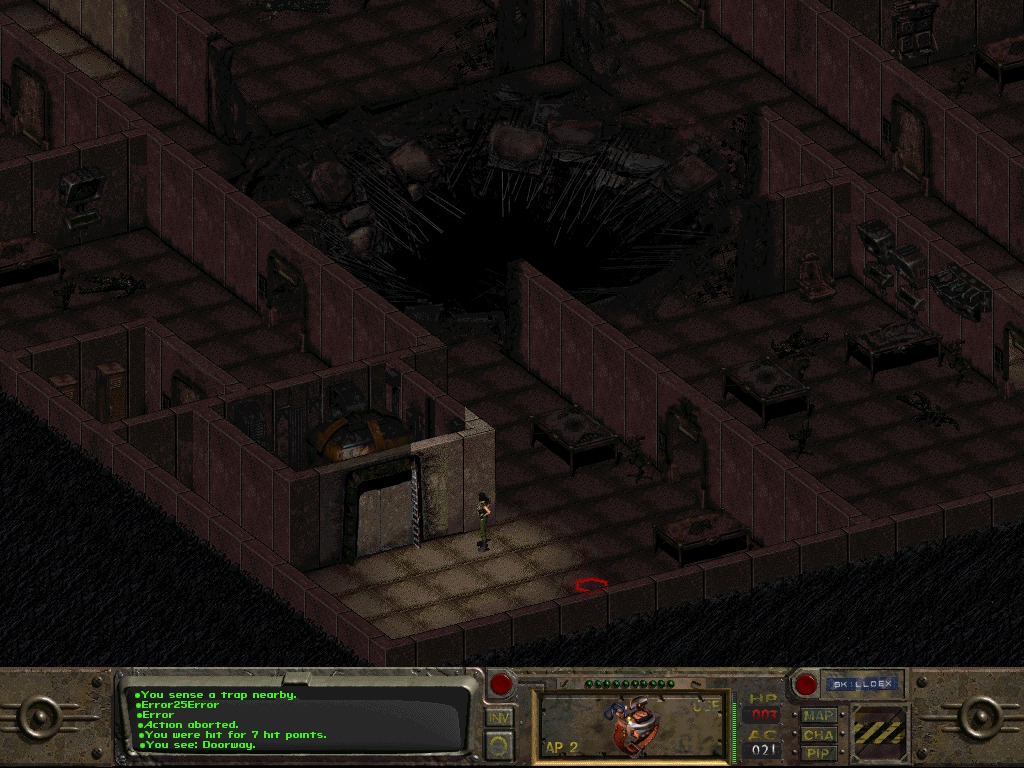The image size is (1024, 768).
Task: Click the options button below INV
Action: click(x=498, y=743)
